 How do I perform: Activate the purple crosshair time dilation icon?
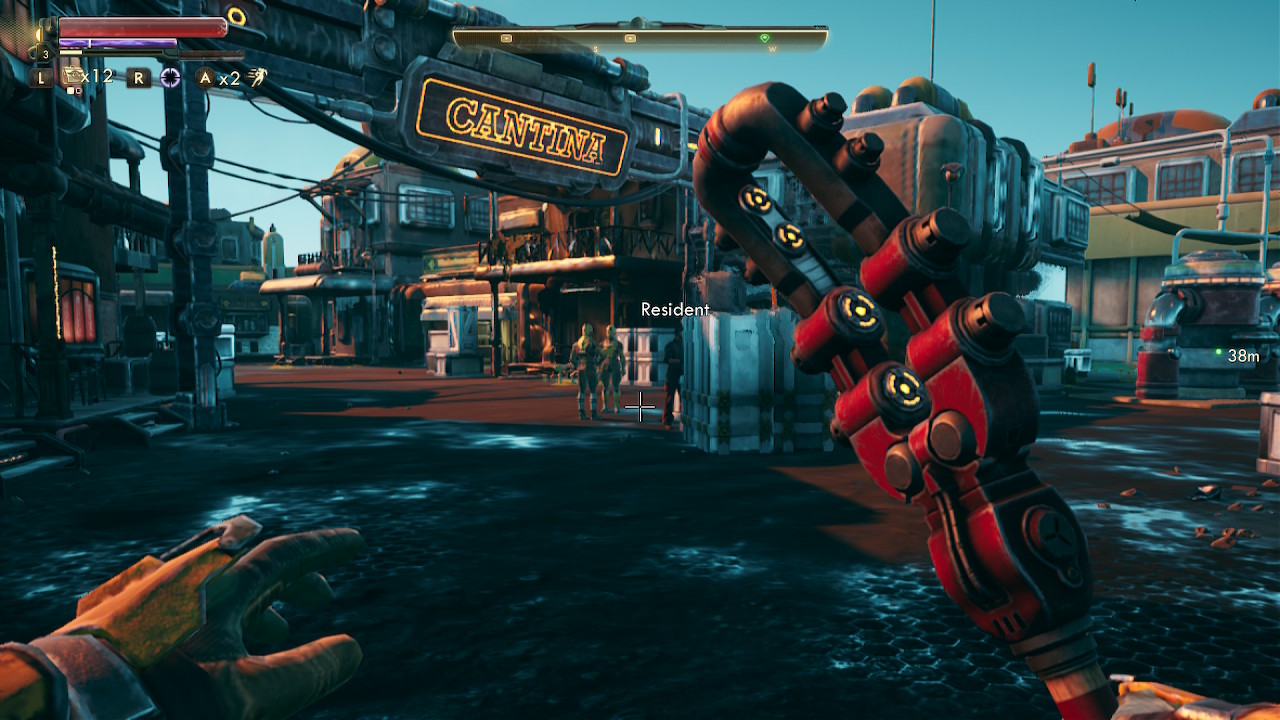click(171, 77)
